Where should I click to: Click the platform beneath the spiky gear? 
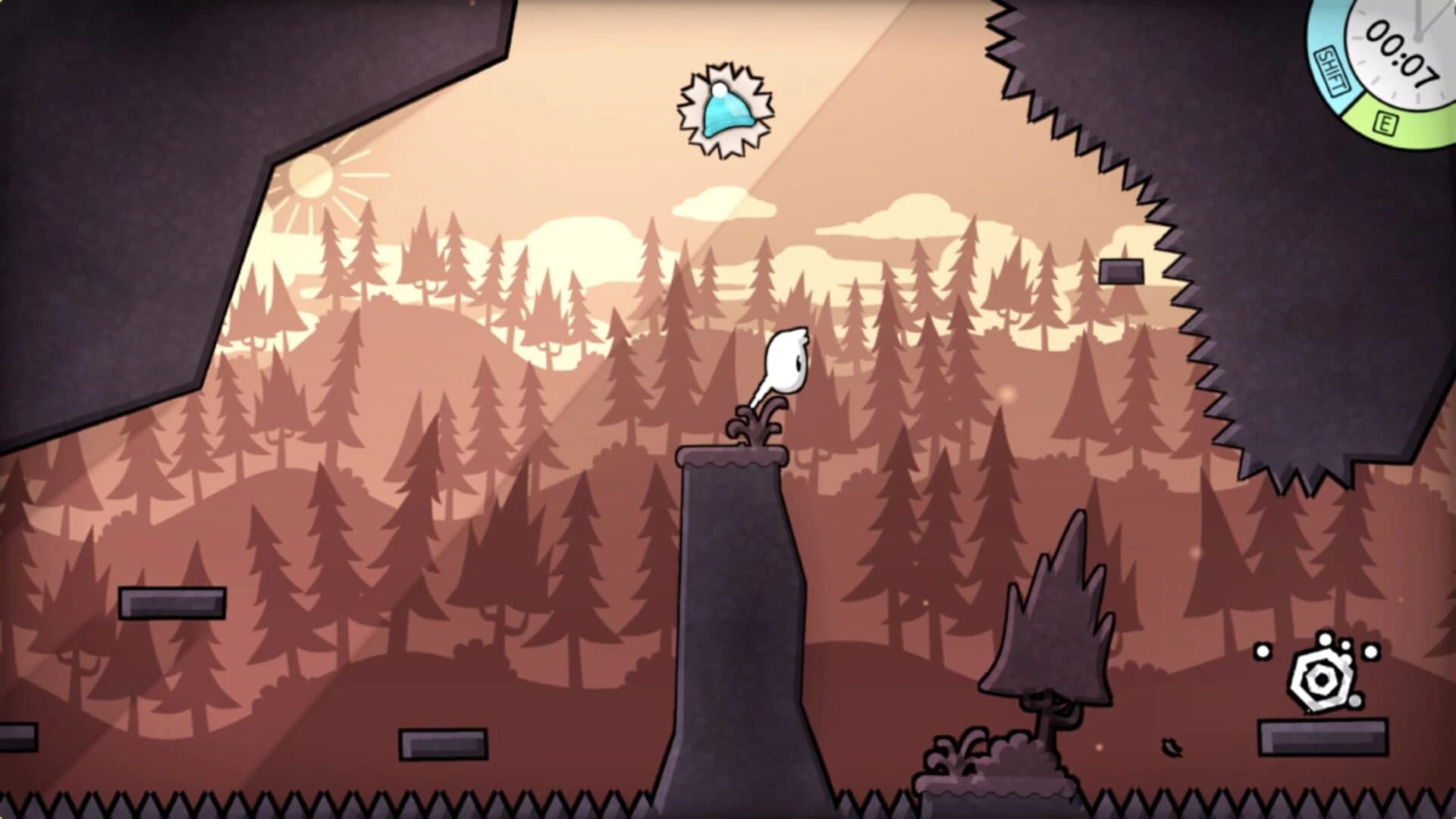pyautogui.click(x=1323, y=736)
